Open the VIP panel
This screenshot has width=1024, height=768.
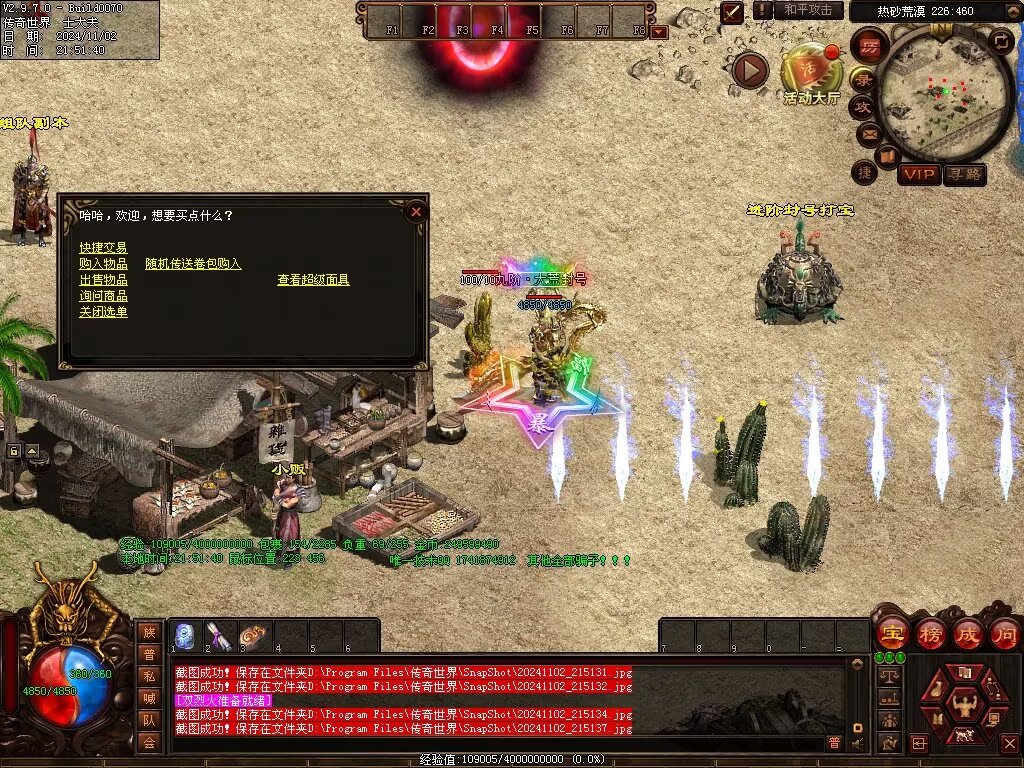pos(918,174)
